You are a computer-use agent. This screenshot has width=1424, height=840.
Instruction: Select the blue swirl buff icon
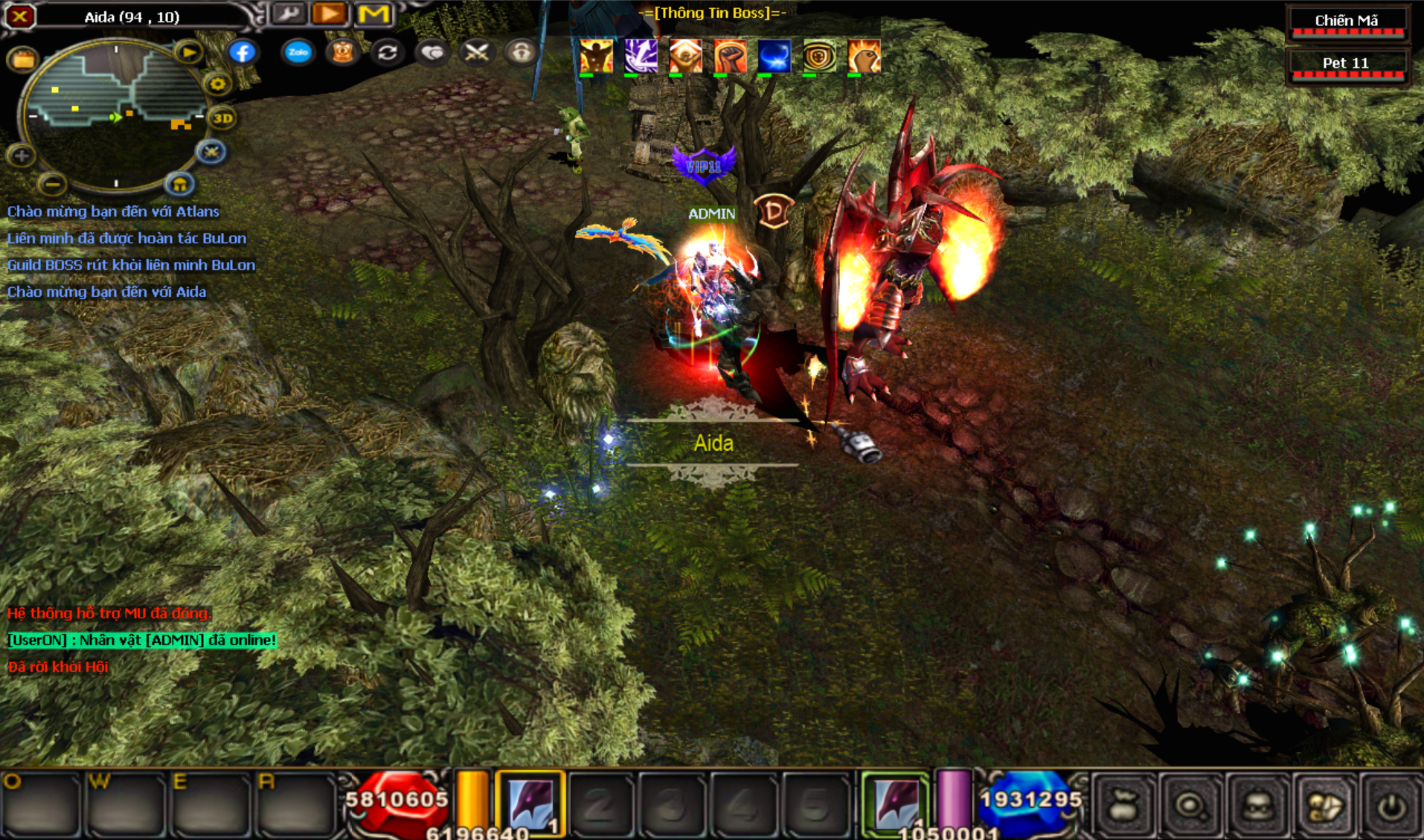click(x=774, y=56)
